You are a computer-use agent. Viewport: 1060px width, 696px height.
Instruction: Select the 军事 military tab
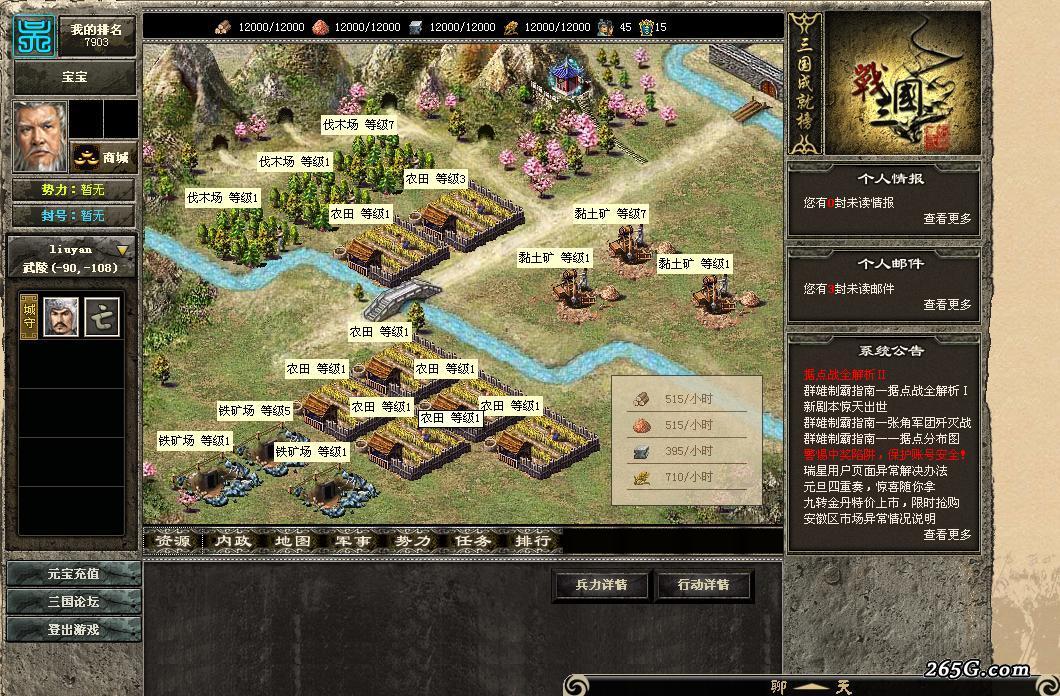coord(353,541)
